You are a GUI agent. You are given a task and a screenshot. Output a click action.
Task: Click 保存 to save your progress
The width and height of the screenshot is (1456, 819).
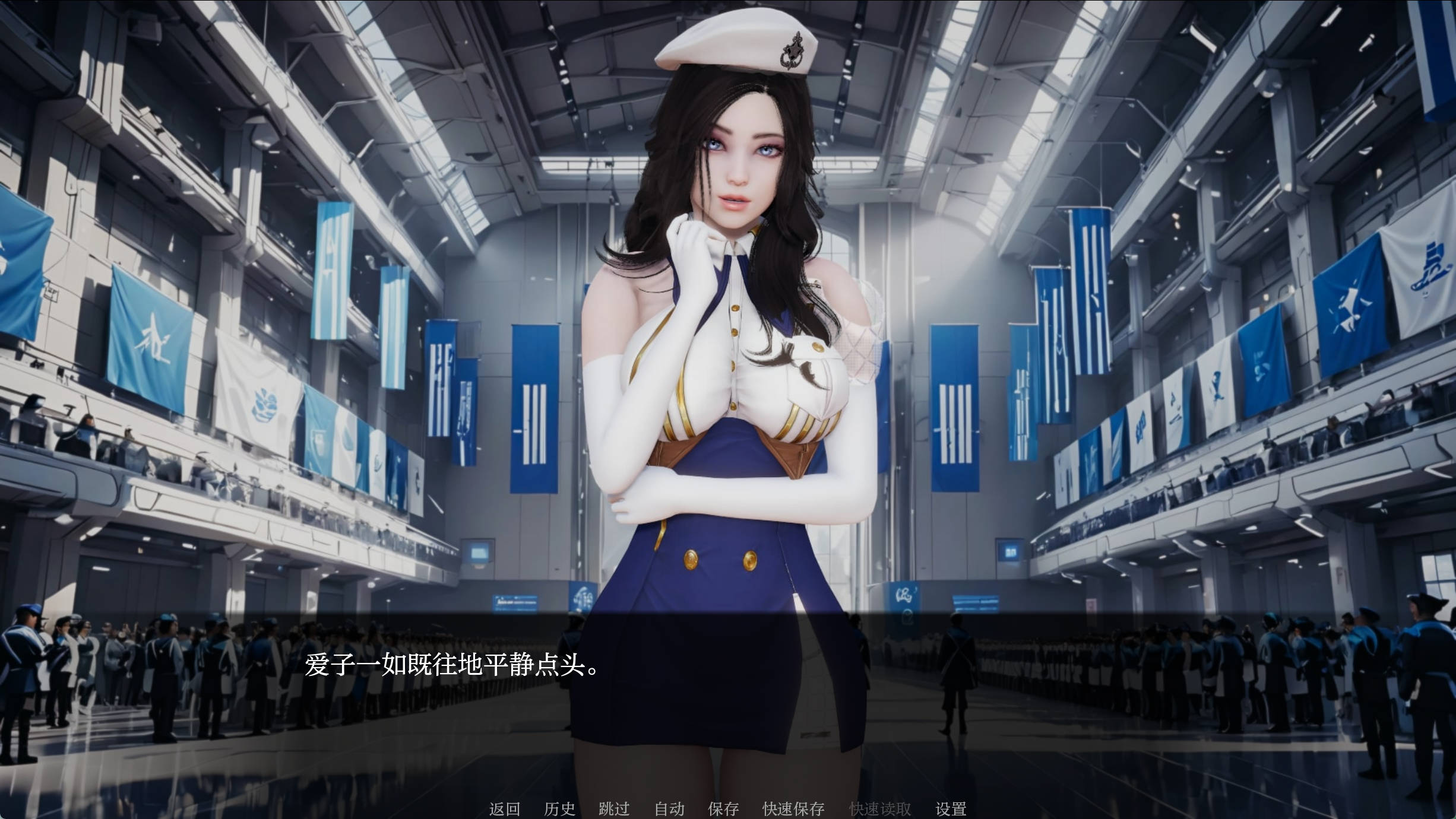pos(724,808)
